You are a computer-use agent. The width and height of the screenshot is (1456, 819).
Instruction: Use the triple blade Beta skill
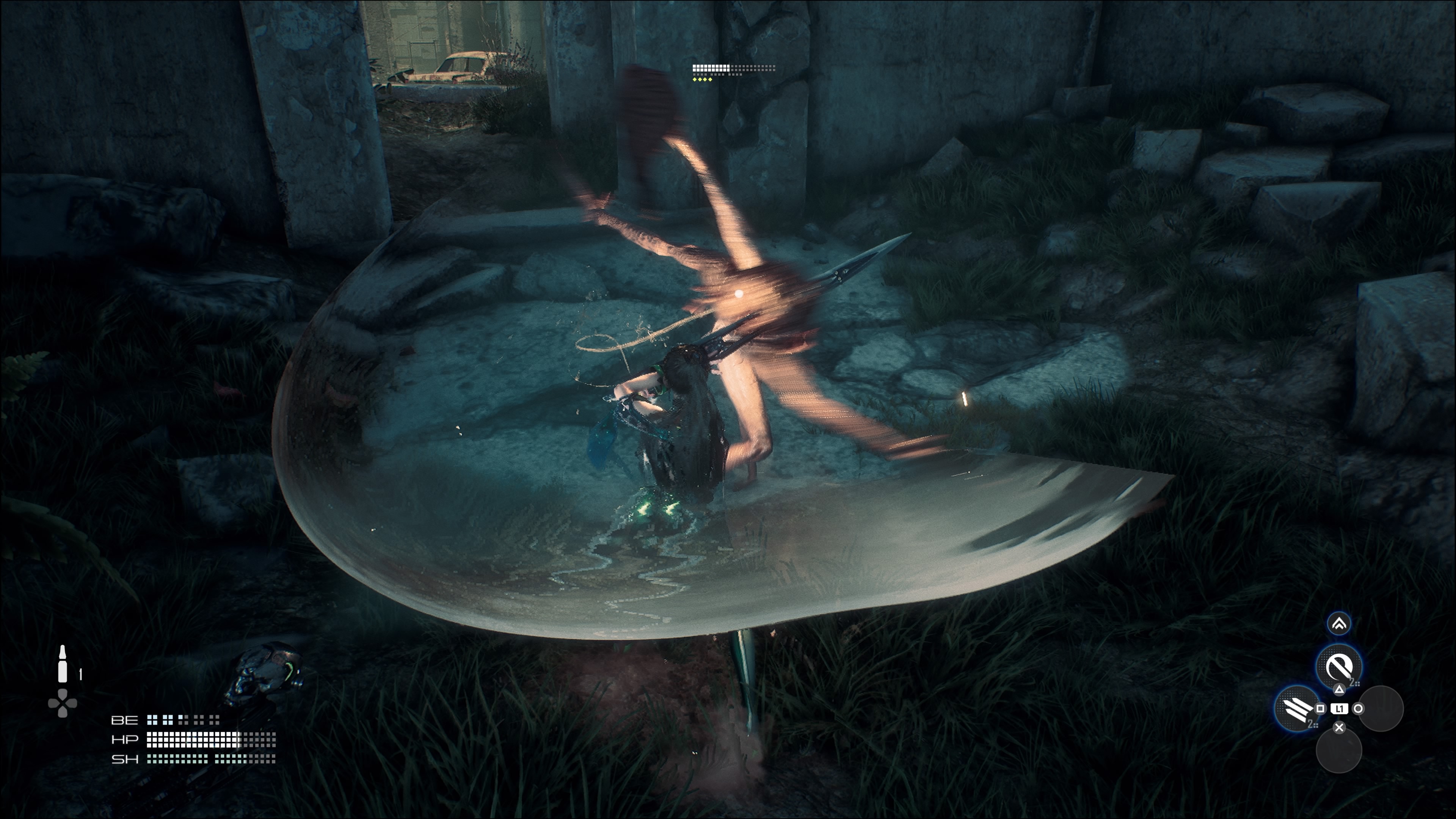(x=1297, y=708)
